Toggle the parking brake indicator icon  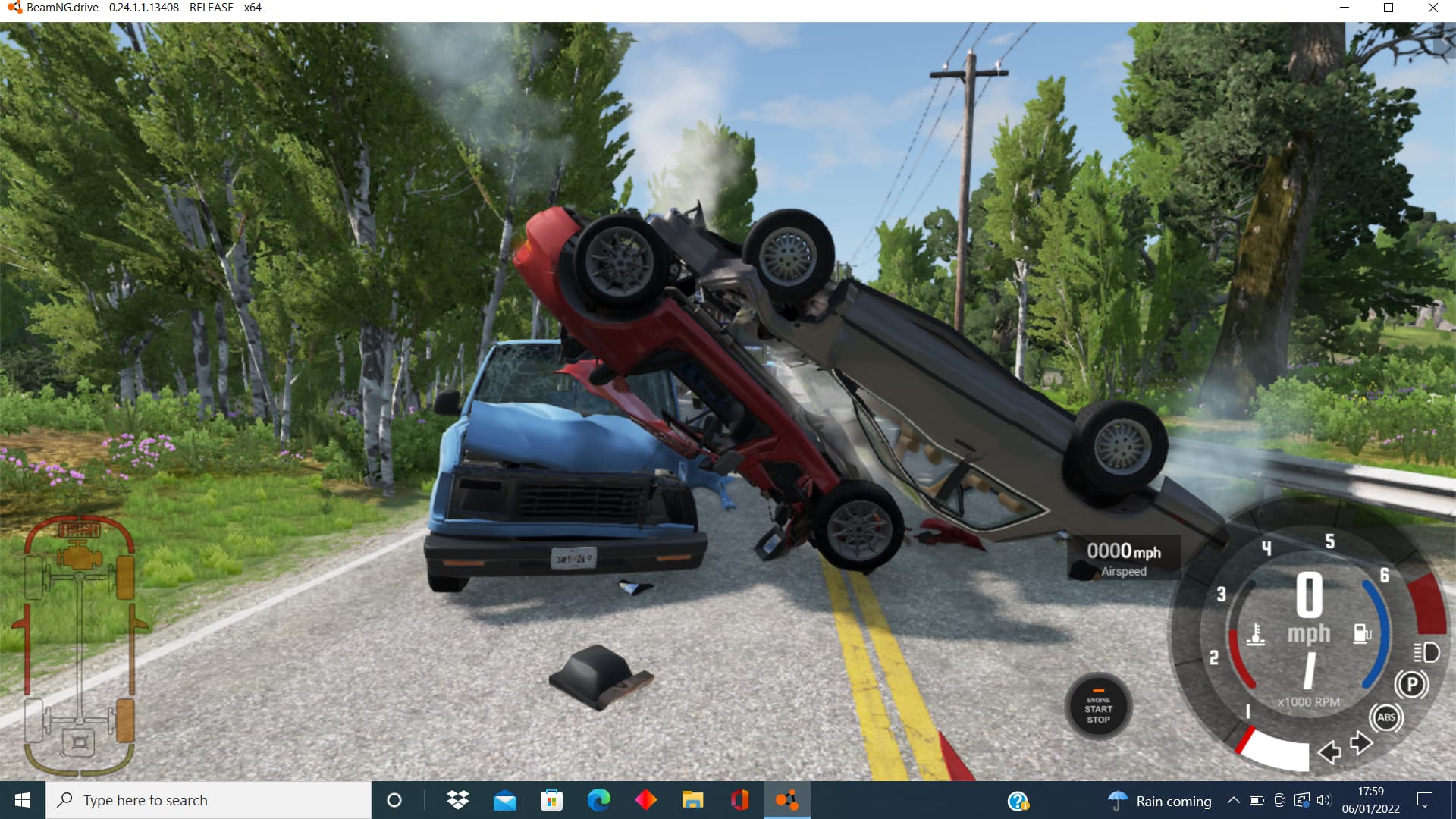(x=1411, y=685)
